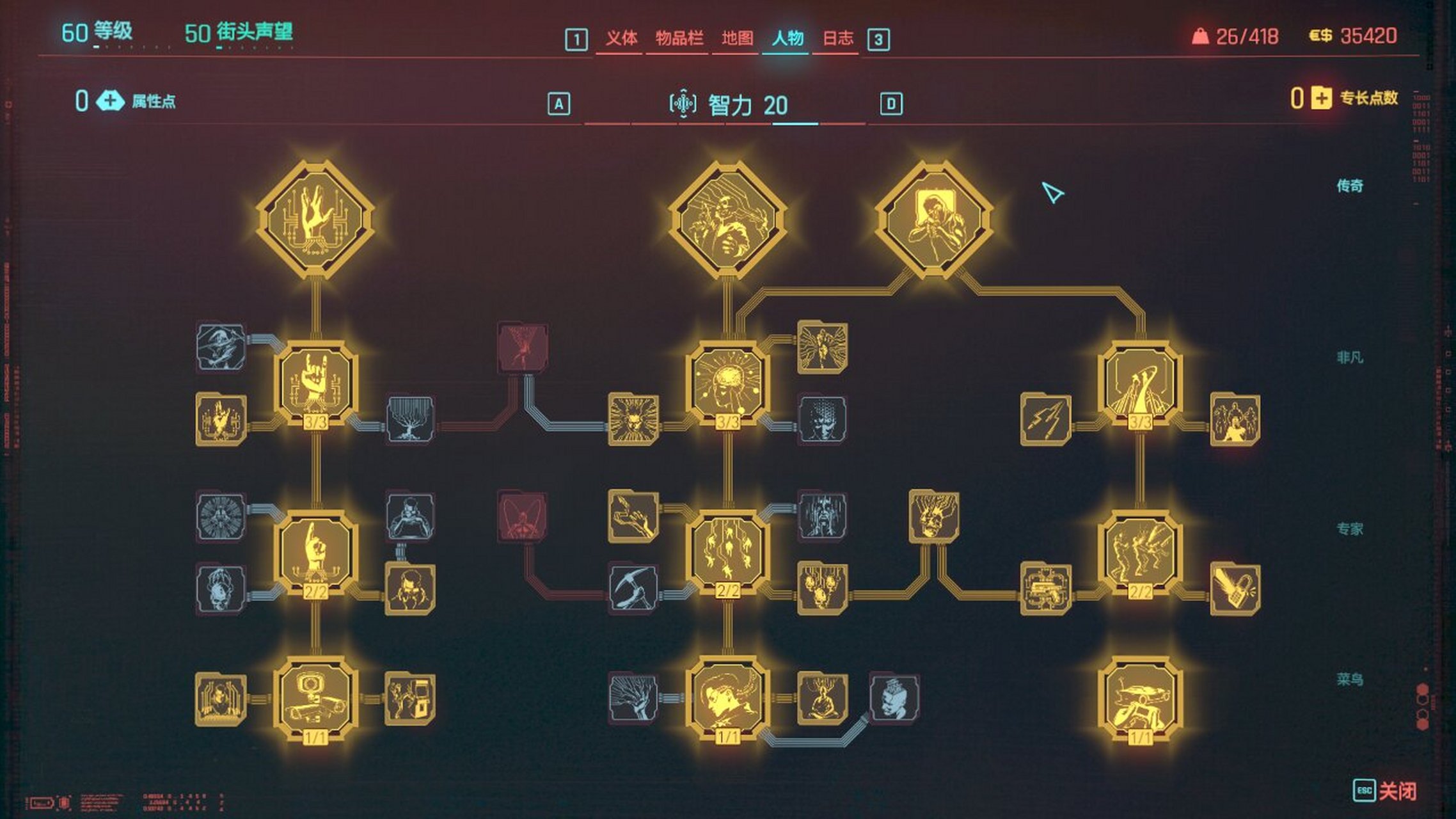This screenshot has width=1456, height=819.
Task: Open the 日志 tab
Action: tap(838, 39)
